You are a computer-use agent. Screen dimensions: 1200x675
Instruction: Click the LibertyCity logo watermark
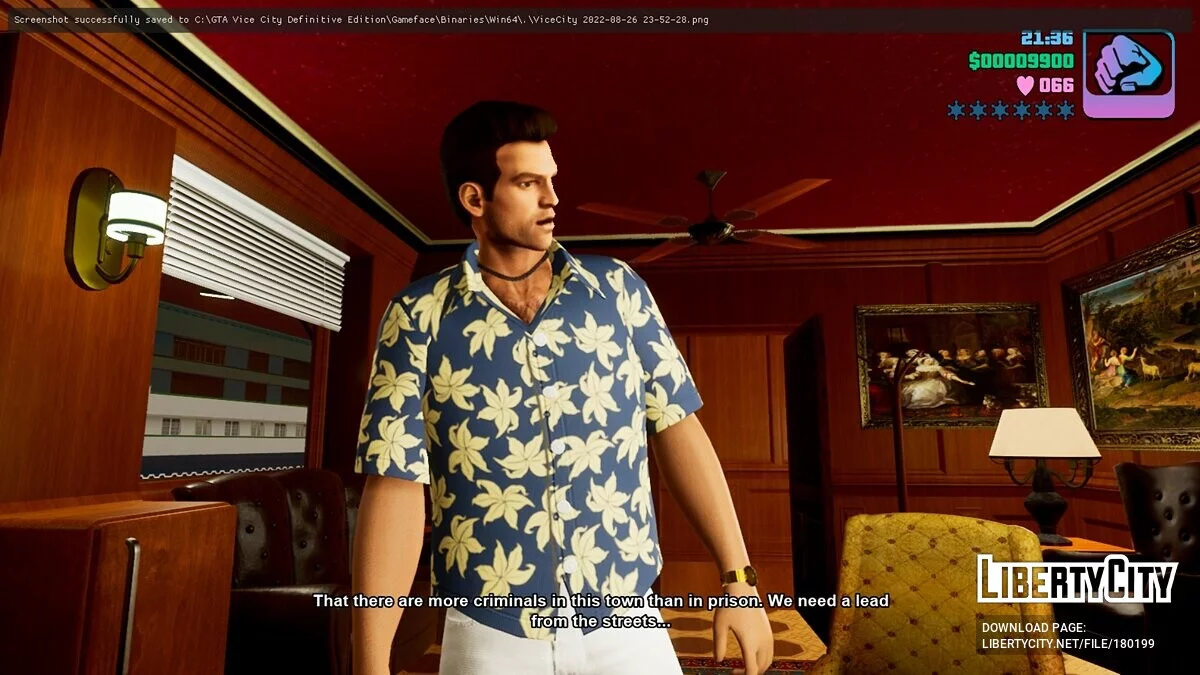pyautogui.click(x=1076, y=579)
